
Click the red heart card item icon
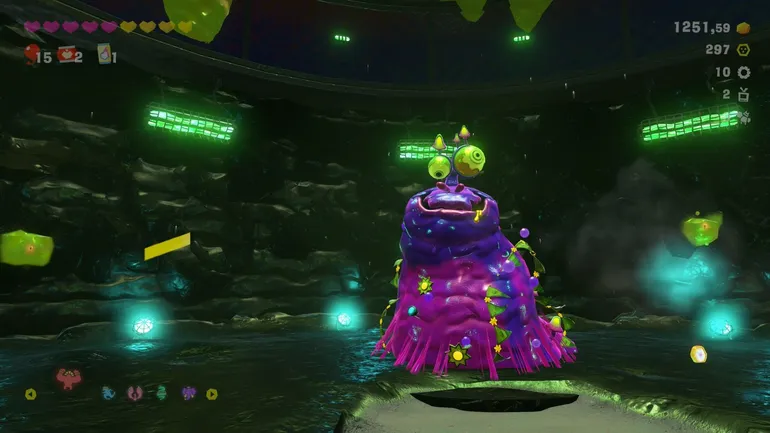pyautogui.click(x=67, y=54)
